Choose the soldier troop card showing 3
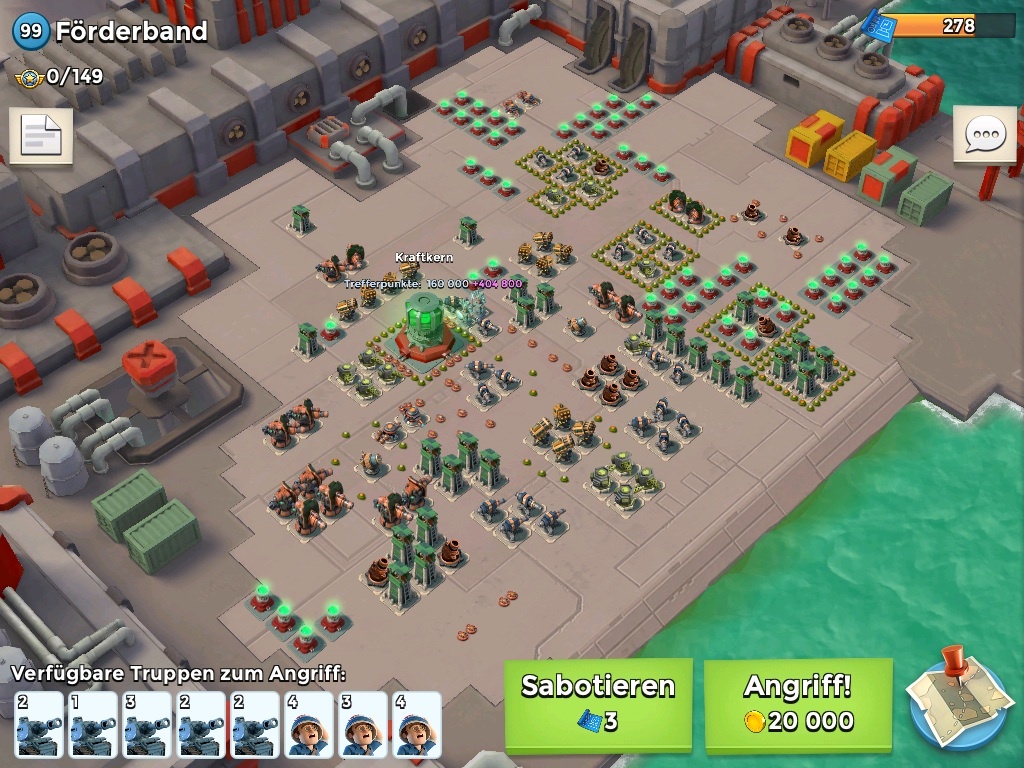This screenshot has width=1024, height=768. click(x=363, y=724)
